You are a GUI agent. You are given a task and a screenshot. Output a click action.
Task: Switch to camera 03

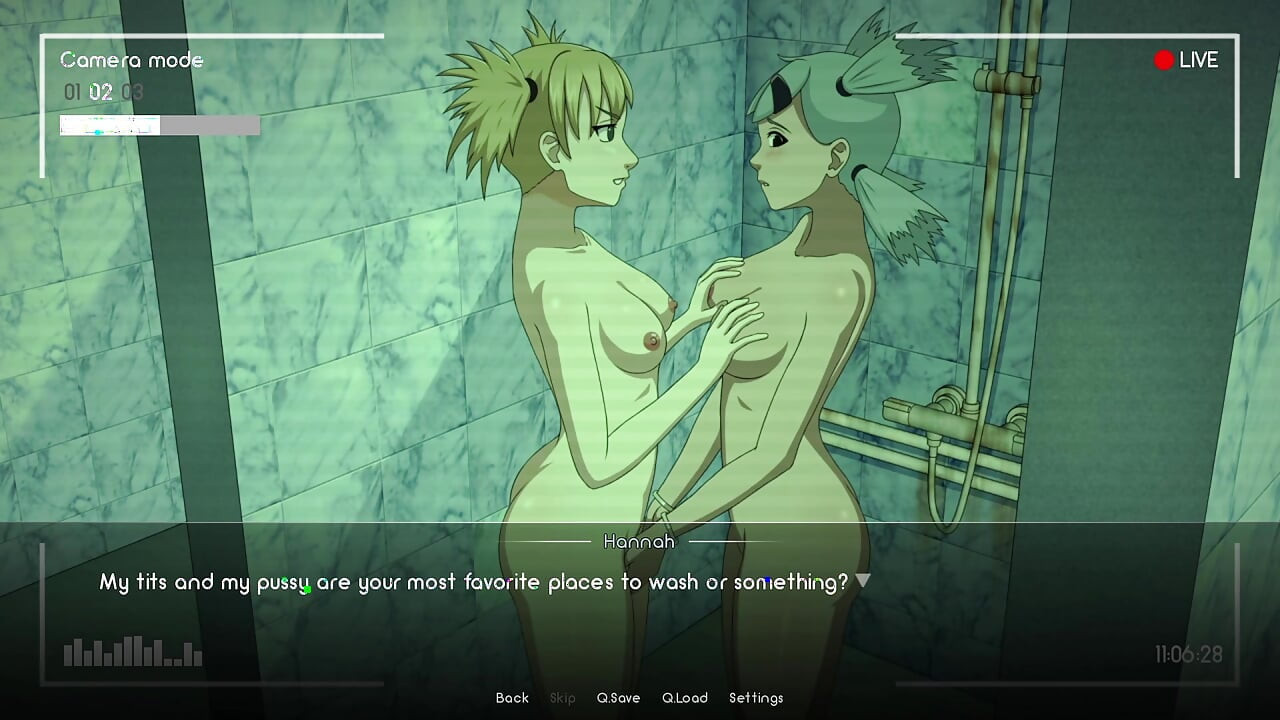point(132,93)
